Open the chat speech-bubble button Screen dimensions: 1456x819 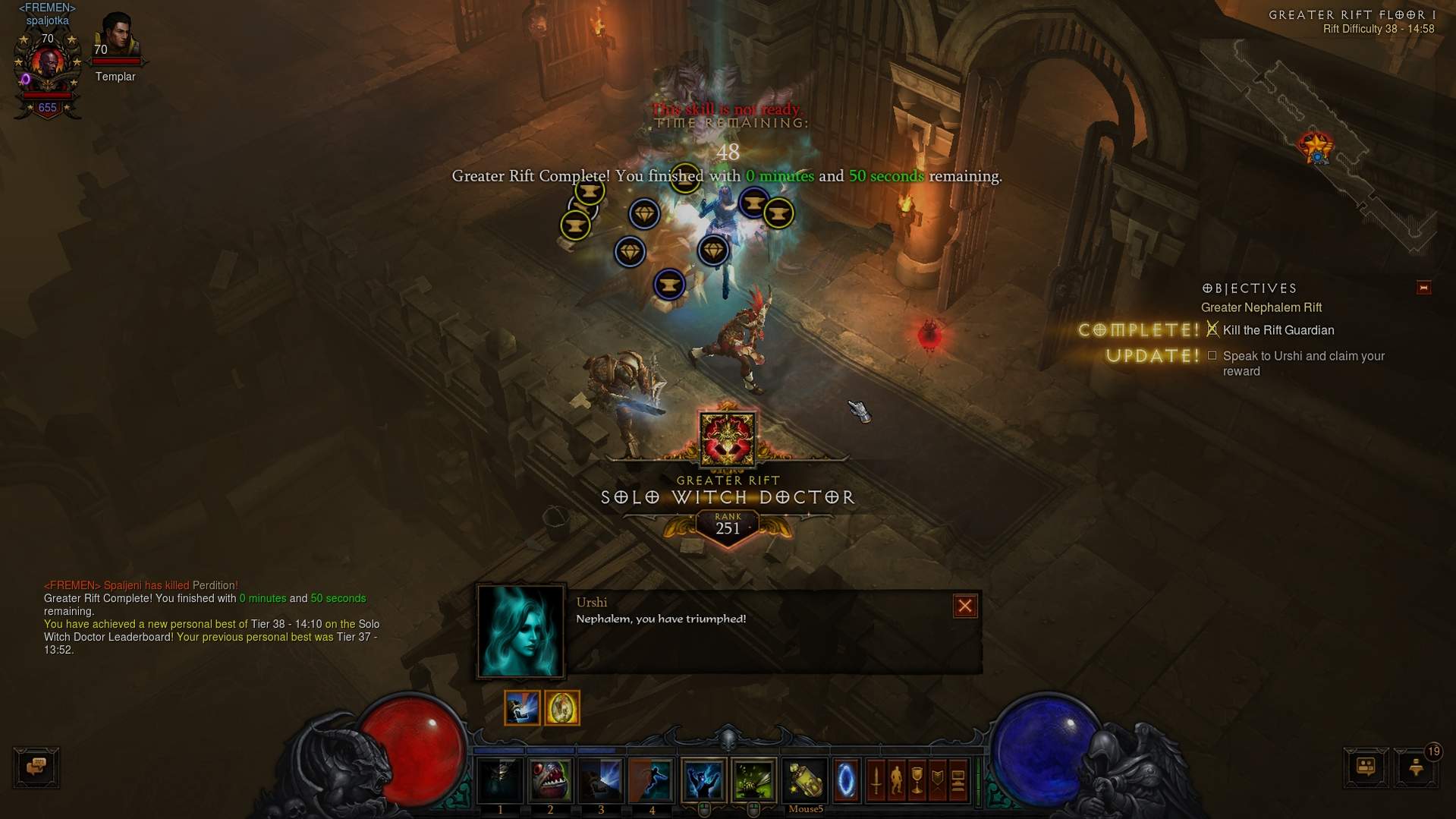point(36,767)
